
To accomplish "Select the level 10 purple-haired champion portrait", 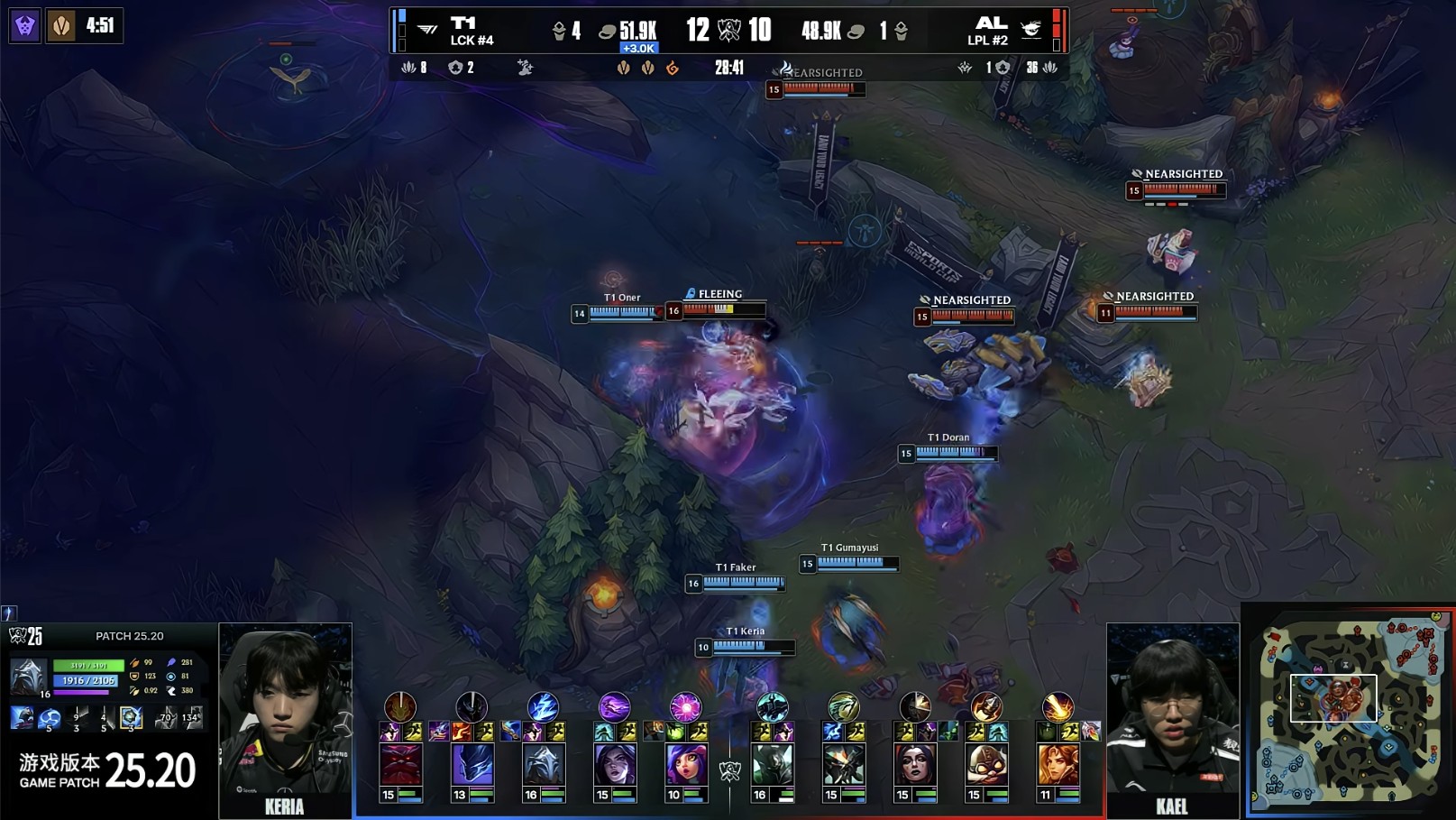I will (x=686, y=766).
